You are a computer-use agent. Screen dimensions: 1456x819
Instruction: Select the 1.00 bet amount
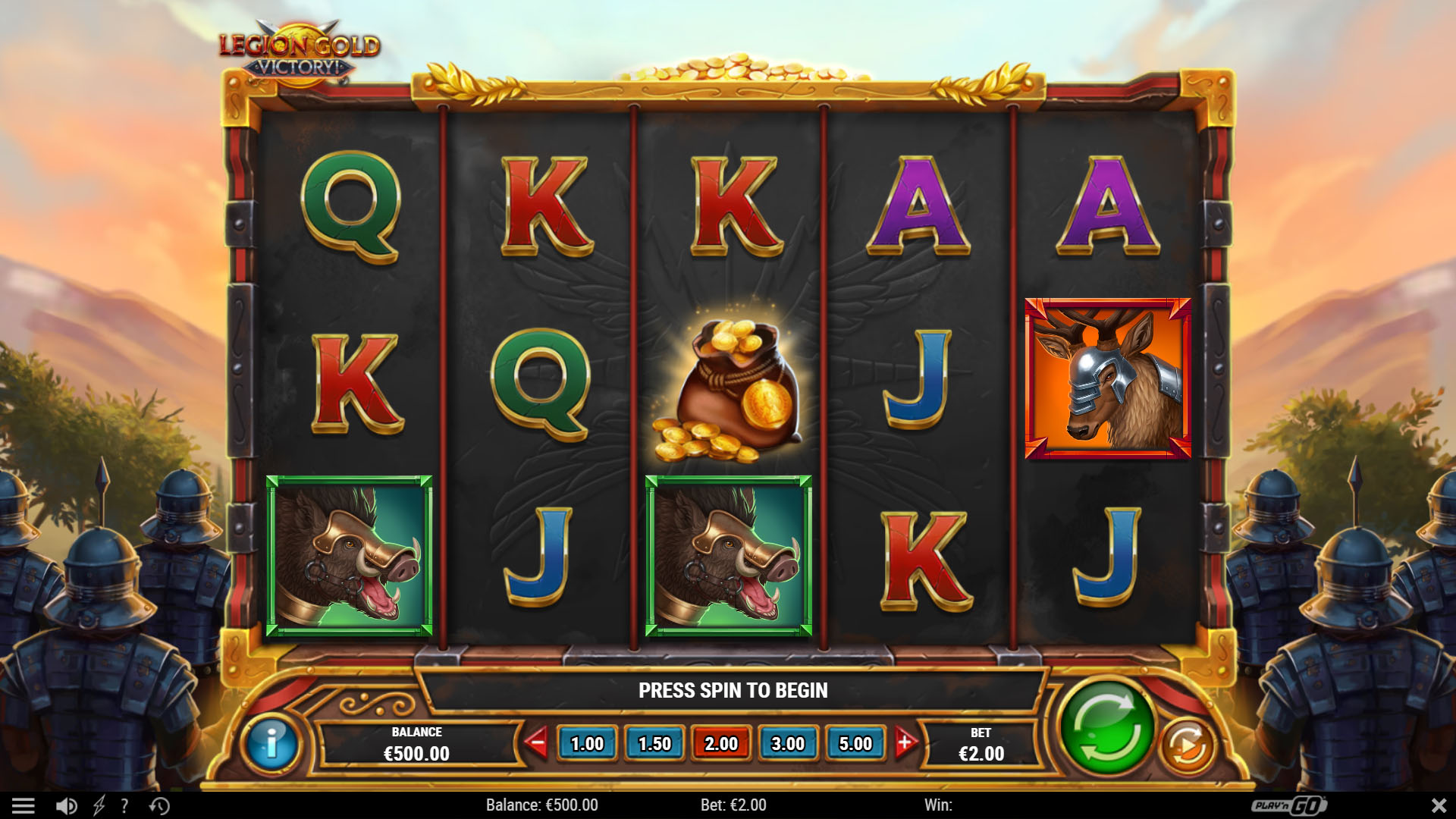pyautogui.click(x=587, y=744)
